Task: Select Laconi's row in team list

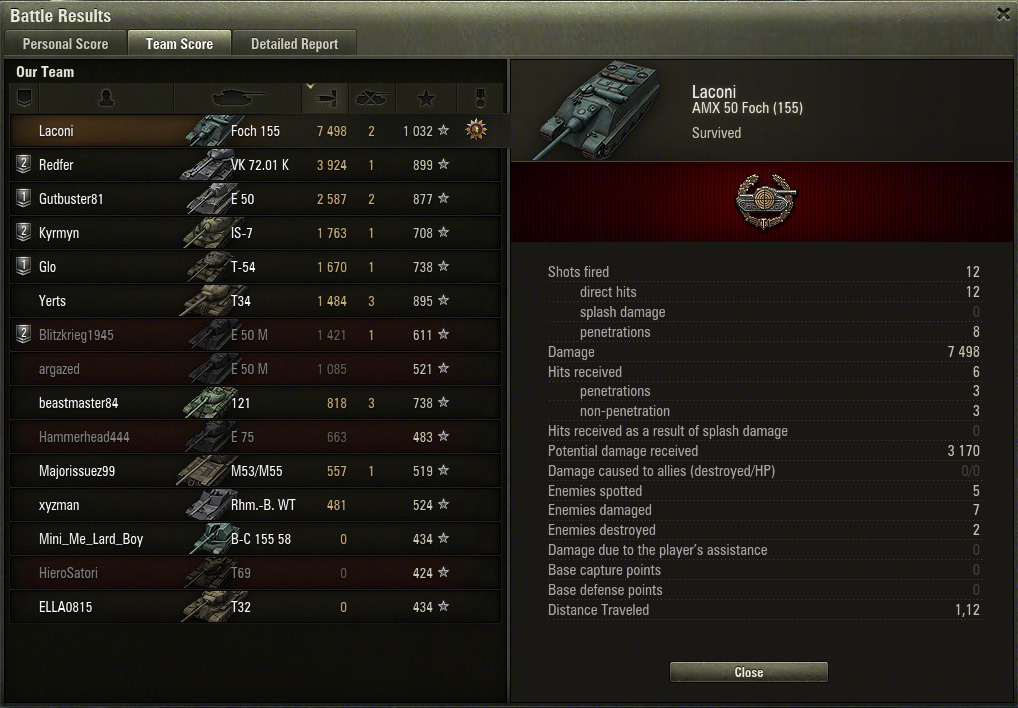Action: click(255, 131)
